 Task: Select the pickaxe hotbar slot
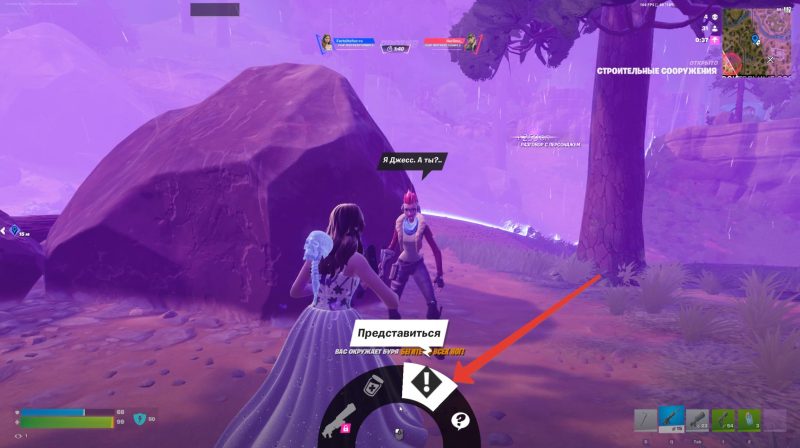click(x=646, y=422)
